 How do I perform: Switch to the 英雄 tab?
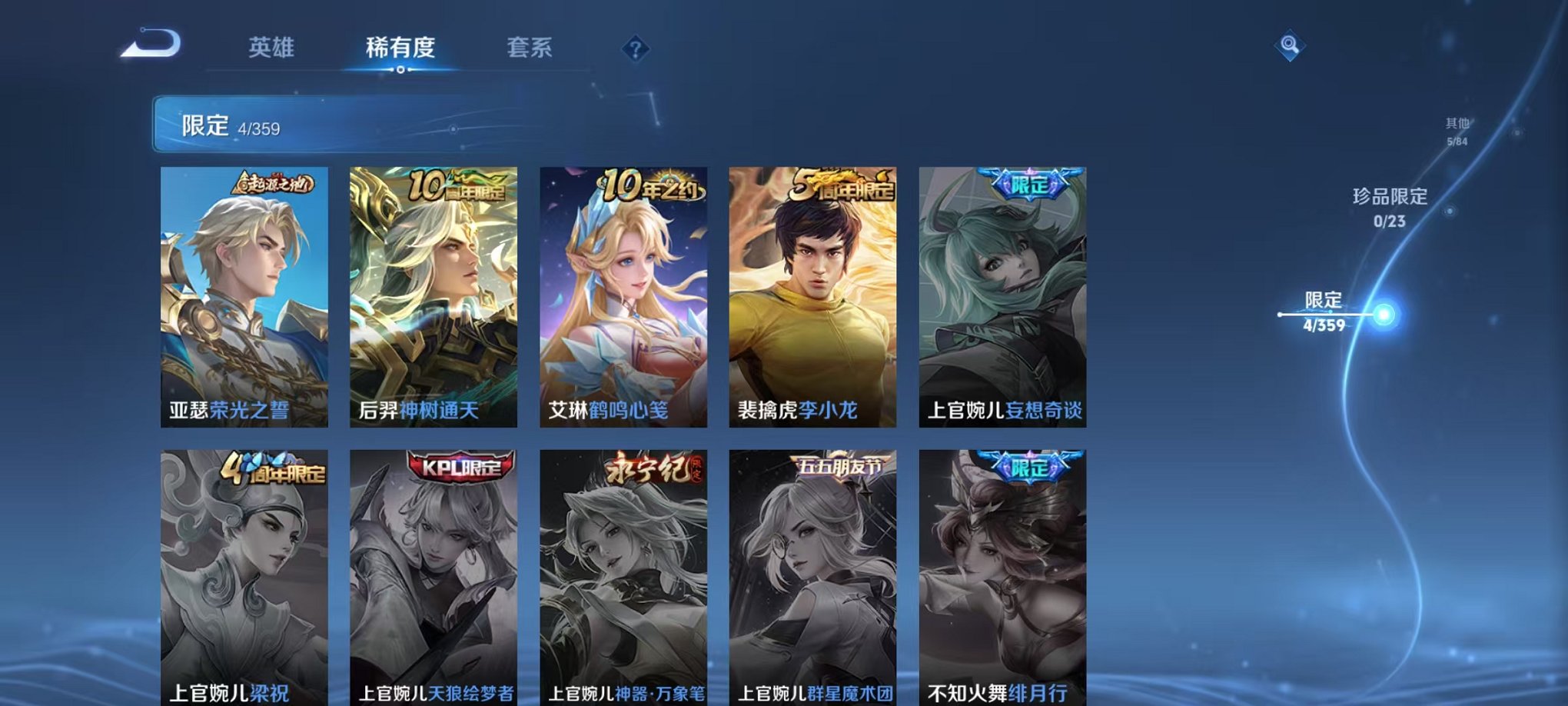tap(271, 48)
